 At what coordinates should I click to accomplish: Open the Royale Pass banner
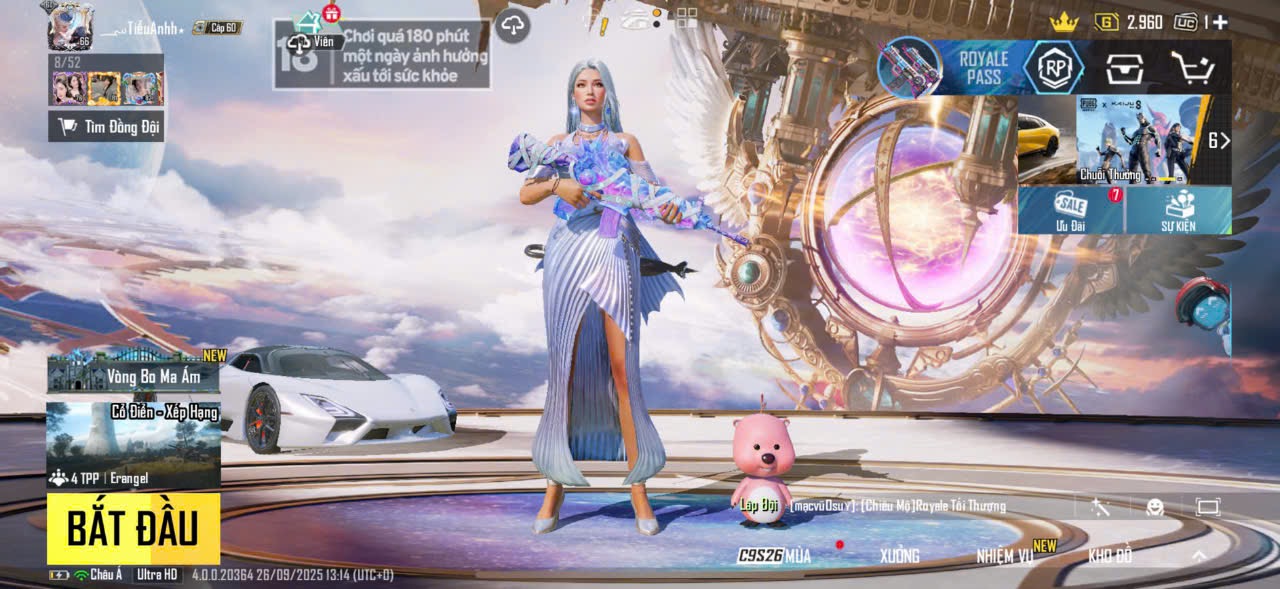[x=981, y=67]
